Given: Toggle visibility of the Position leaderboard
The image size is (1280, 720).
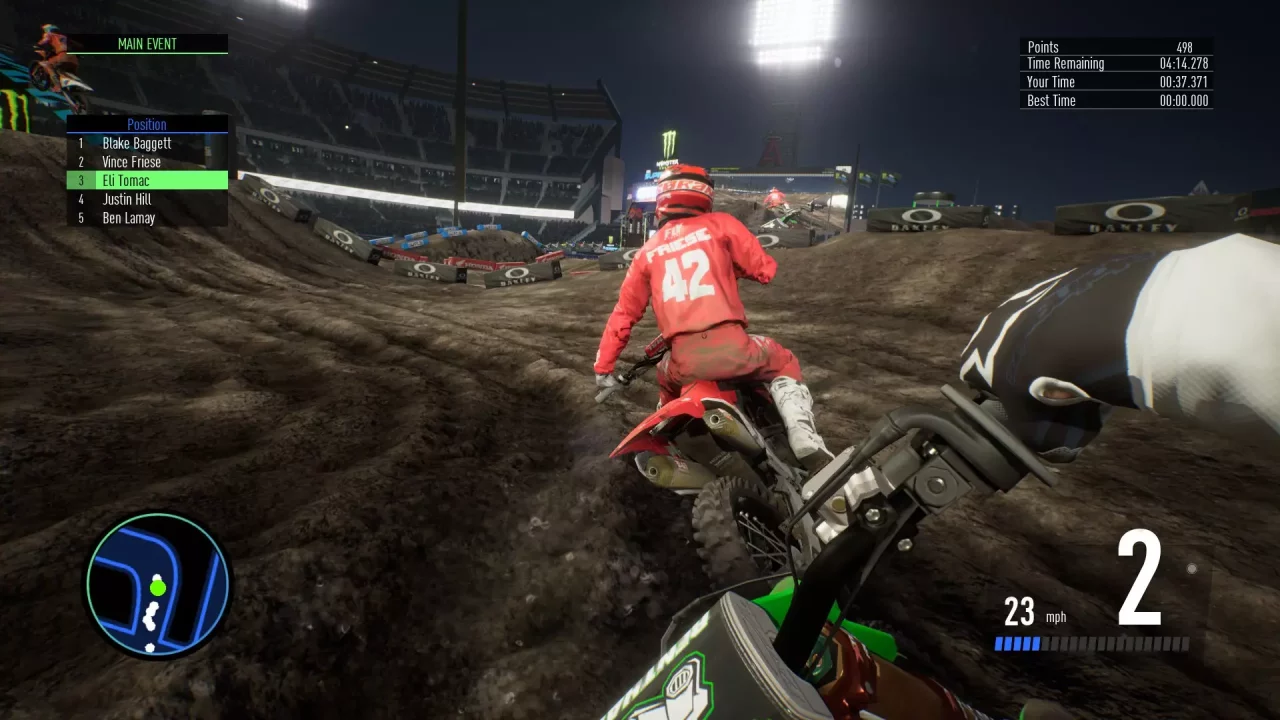Looking at the screenshot, I should (147, 124).
